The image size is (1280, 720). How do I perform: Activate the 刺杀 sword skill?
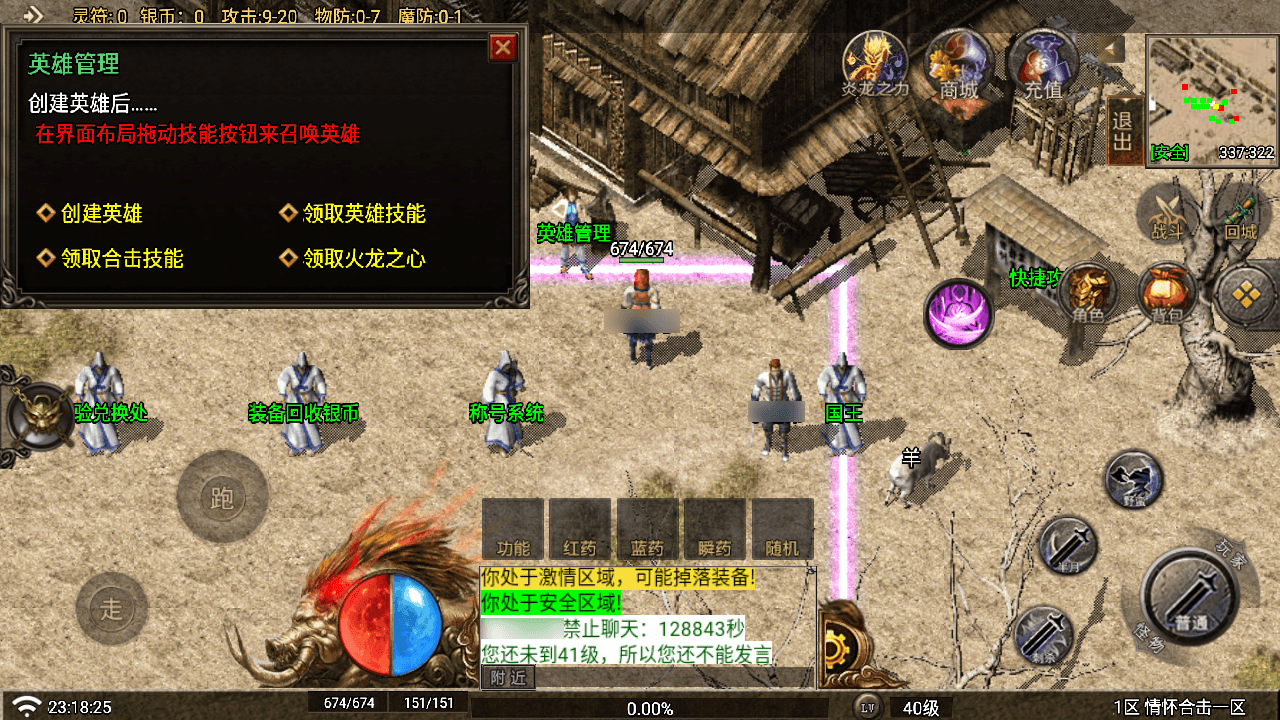1044,634
